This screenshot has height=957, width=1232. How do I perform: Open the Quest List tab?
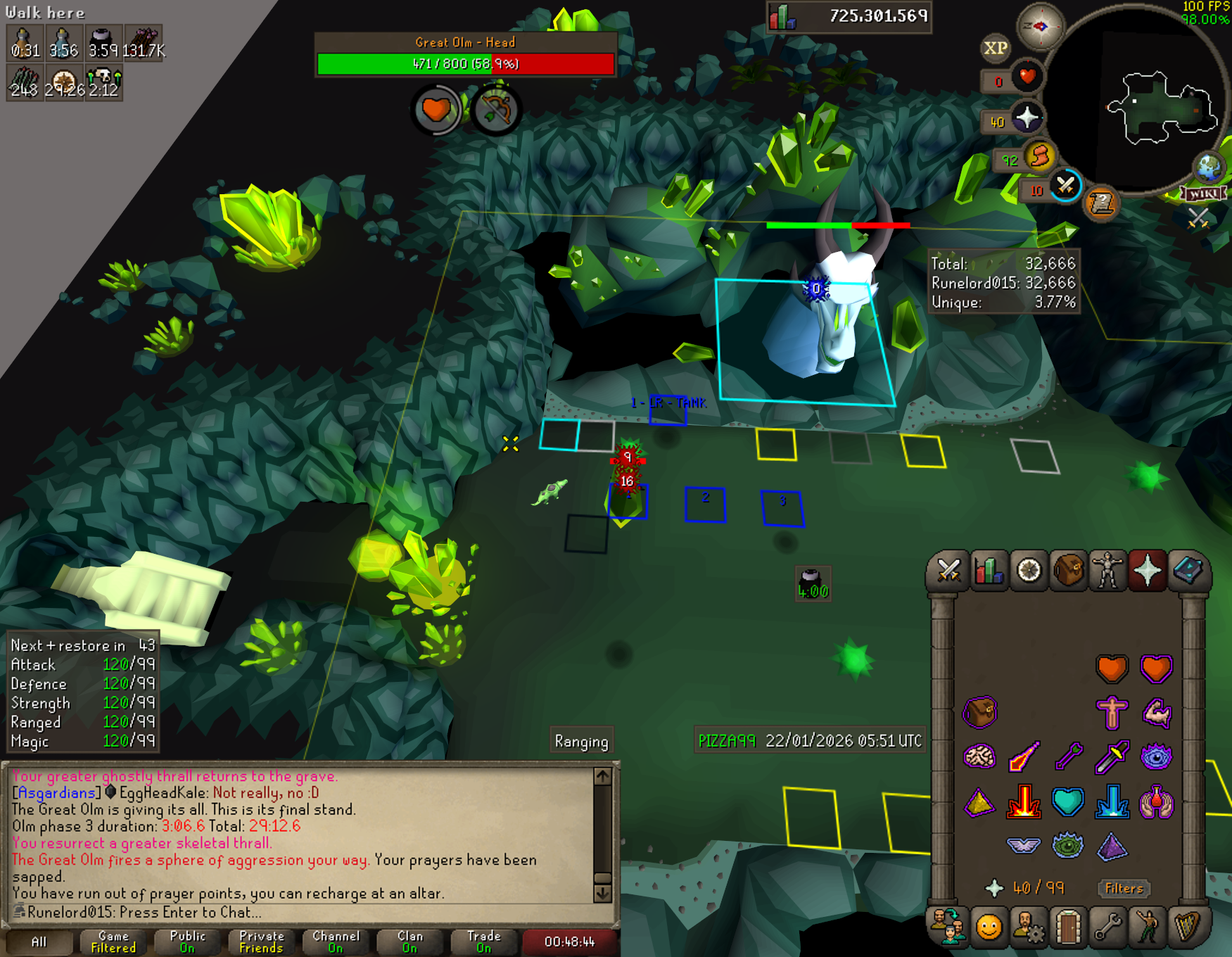pos(1029,570)
